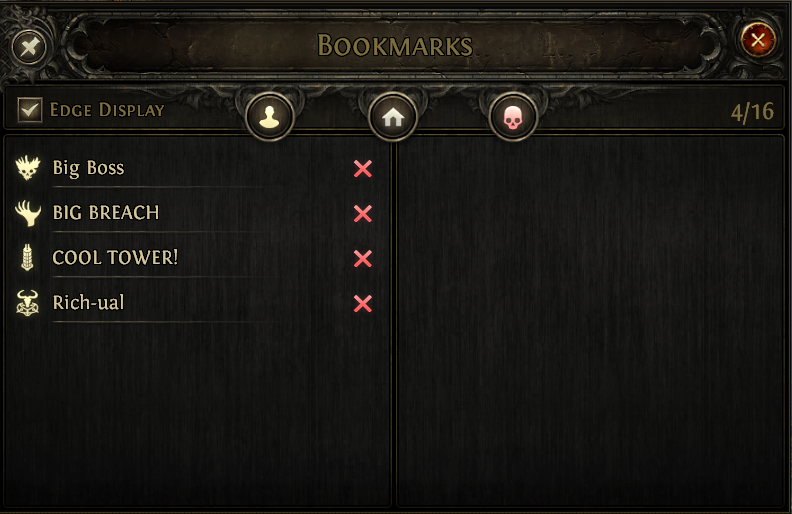The image size is (792, 514).
Task: Open the Big Boss bookmark
Action: tap(88, 168)
